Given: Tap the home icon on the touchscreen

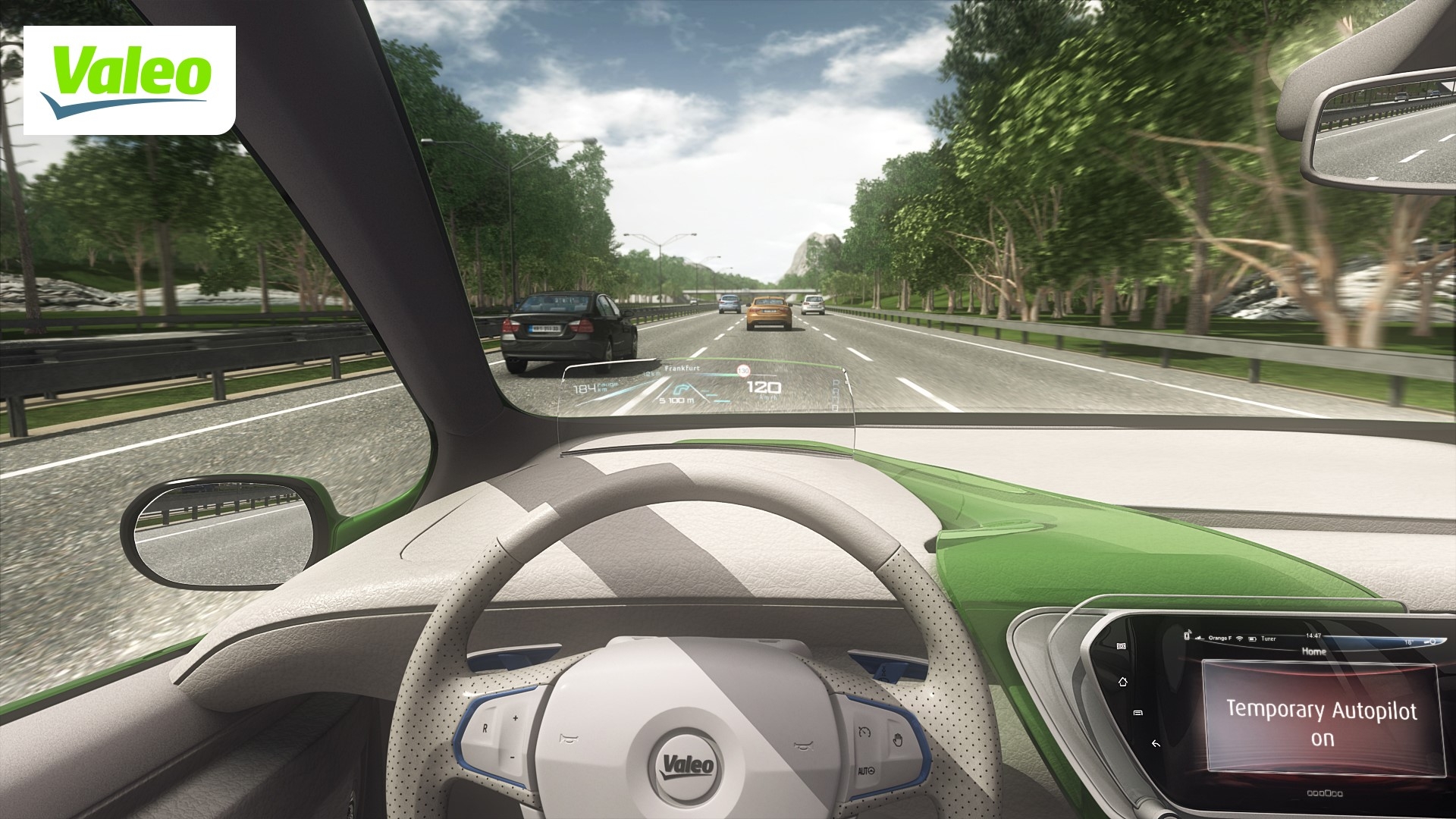Looking at the screenshot, I should click(x=1122, y=682).
